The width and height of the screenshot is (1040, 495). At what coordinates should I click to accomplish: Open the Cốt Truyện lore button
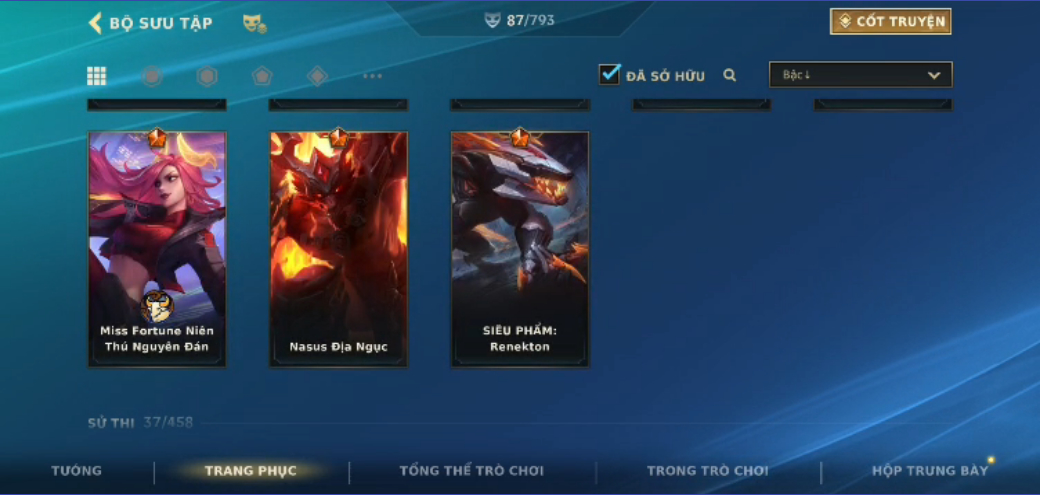890,22
